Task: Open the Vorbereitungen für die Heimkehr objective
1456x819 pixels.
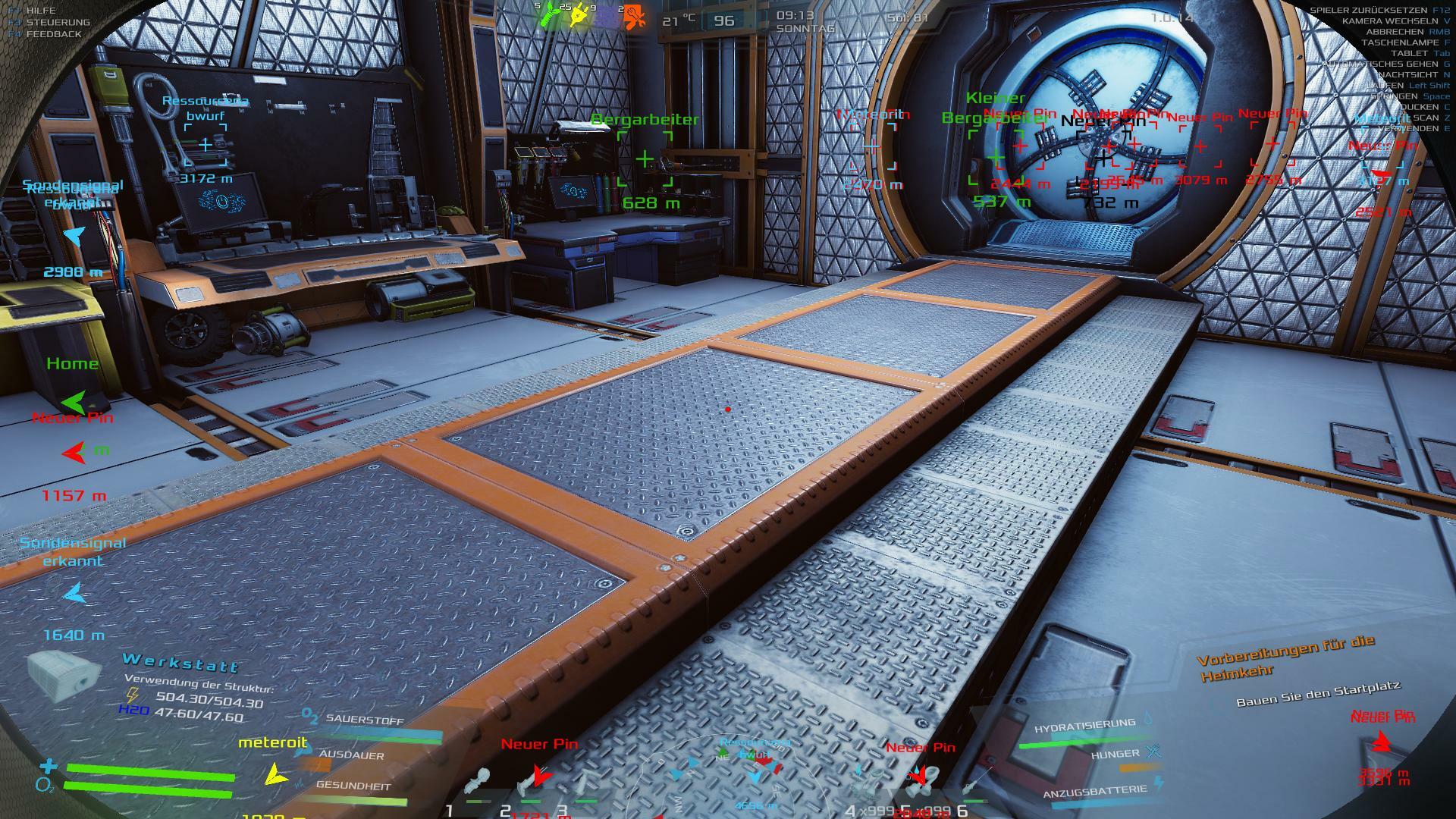Action: (x=1286, y=657)
